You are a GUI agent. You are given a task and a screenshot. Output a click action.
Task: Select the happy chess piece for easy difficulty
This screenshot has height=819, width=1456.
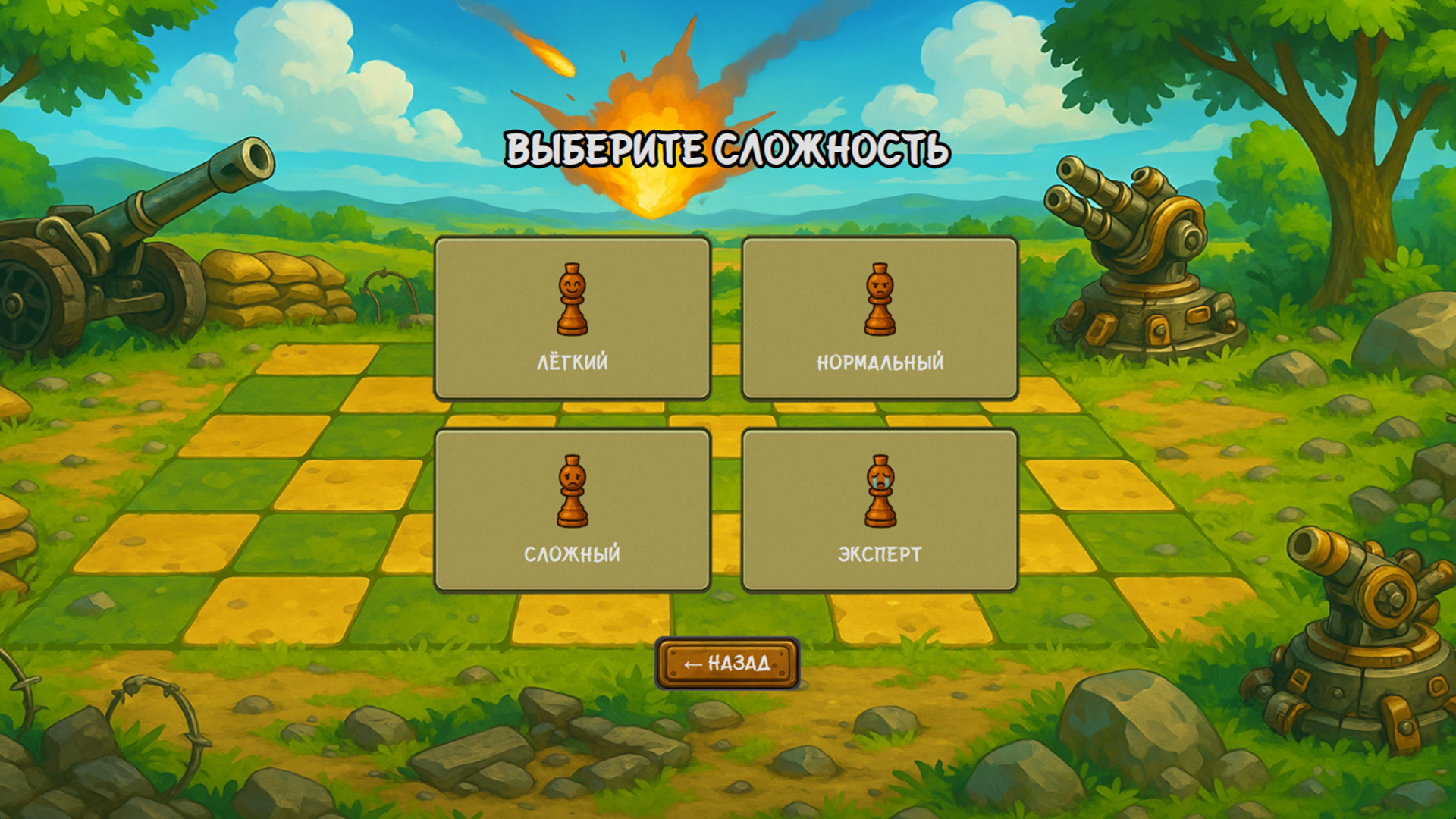573,300
